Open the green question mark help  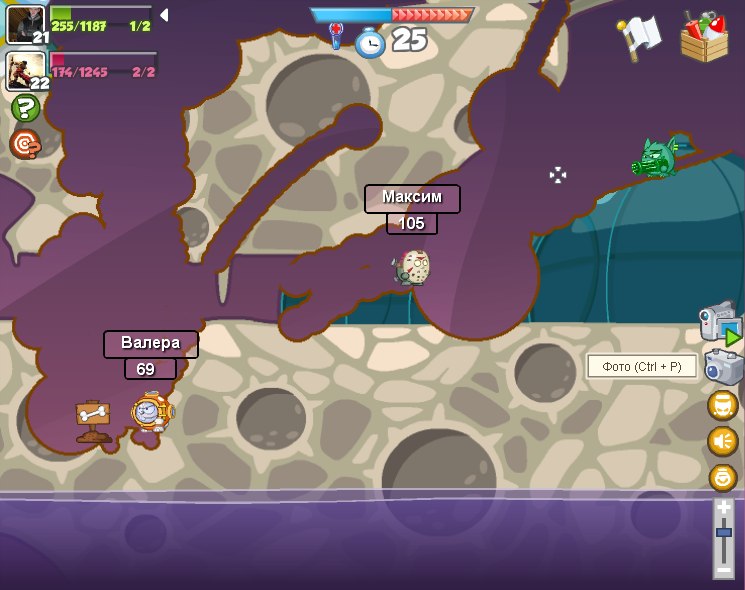coord(25,108)
